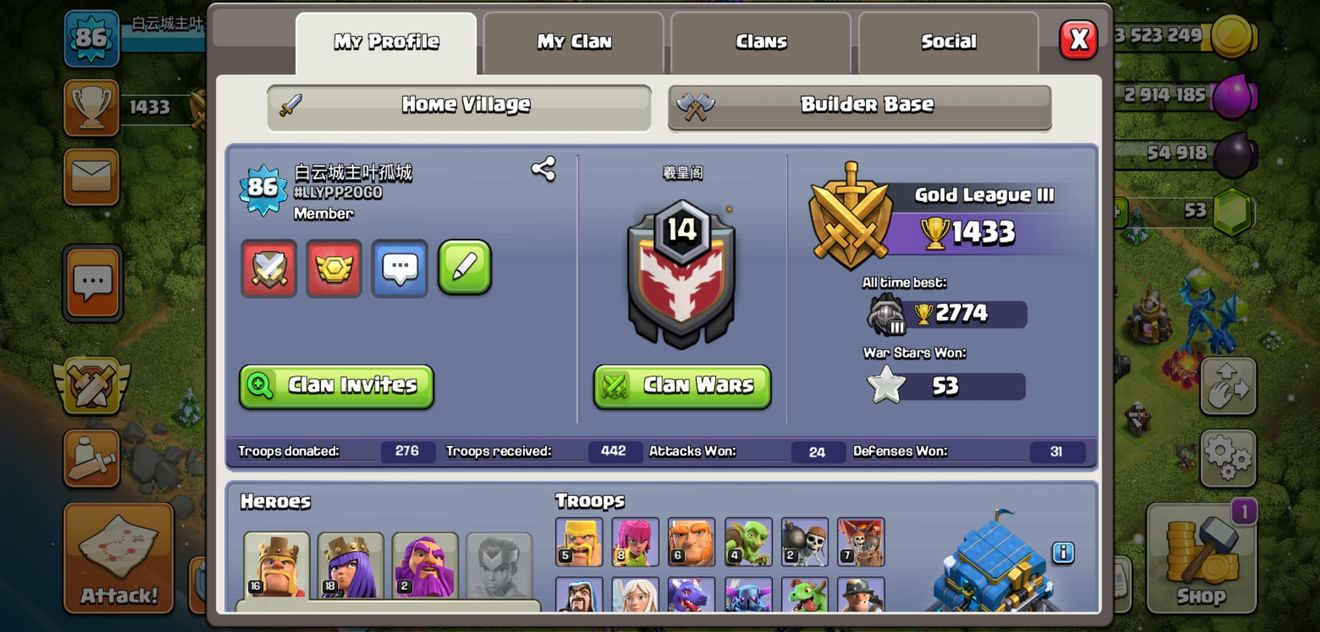Image resolution: width=1320 pixels, height=632 pixels.
Task: Close the profile window
Action: [x=1078, y=40]
